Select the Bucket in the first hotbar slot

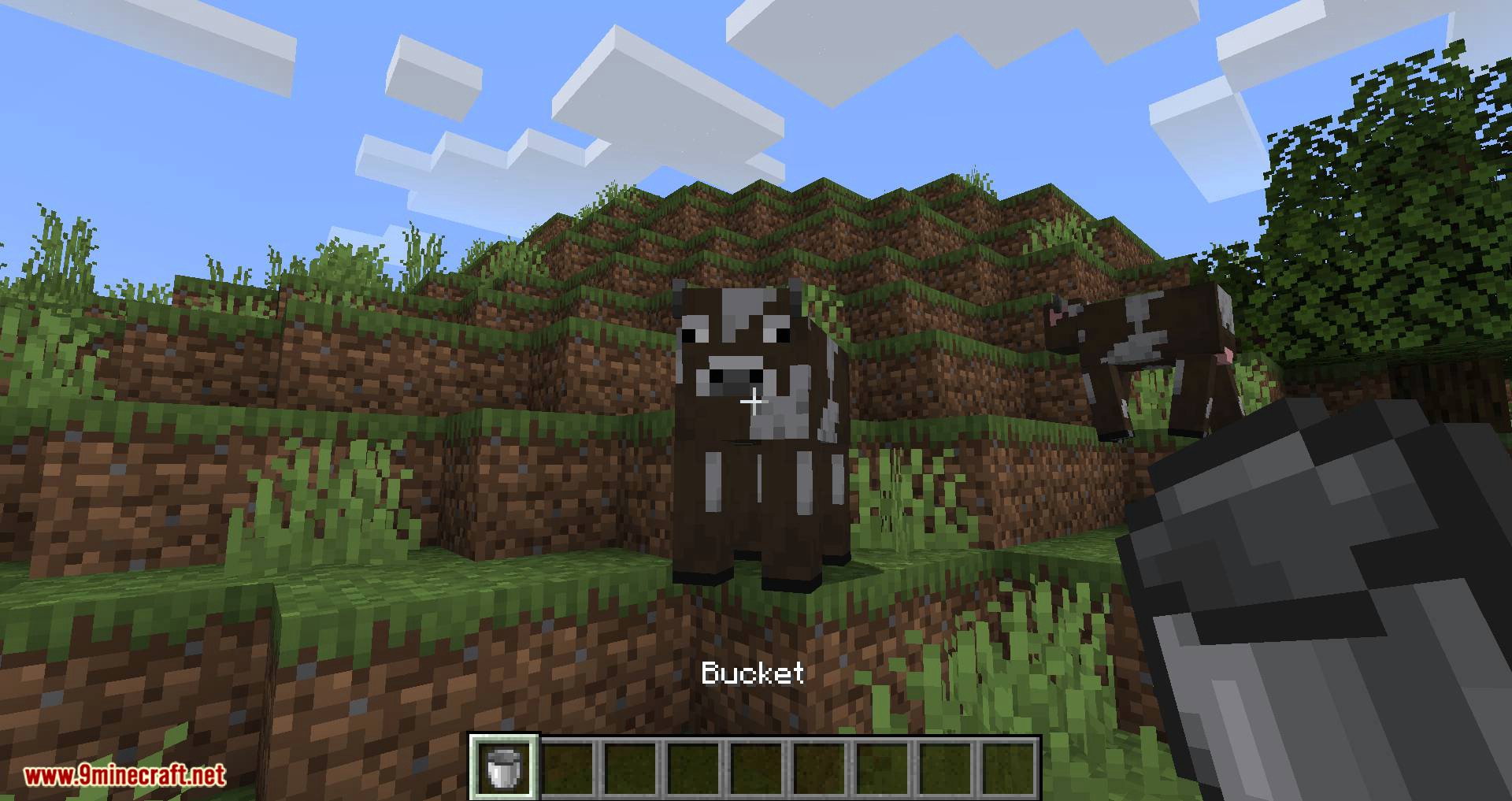[x=504, y=768]
